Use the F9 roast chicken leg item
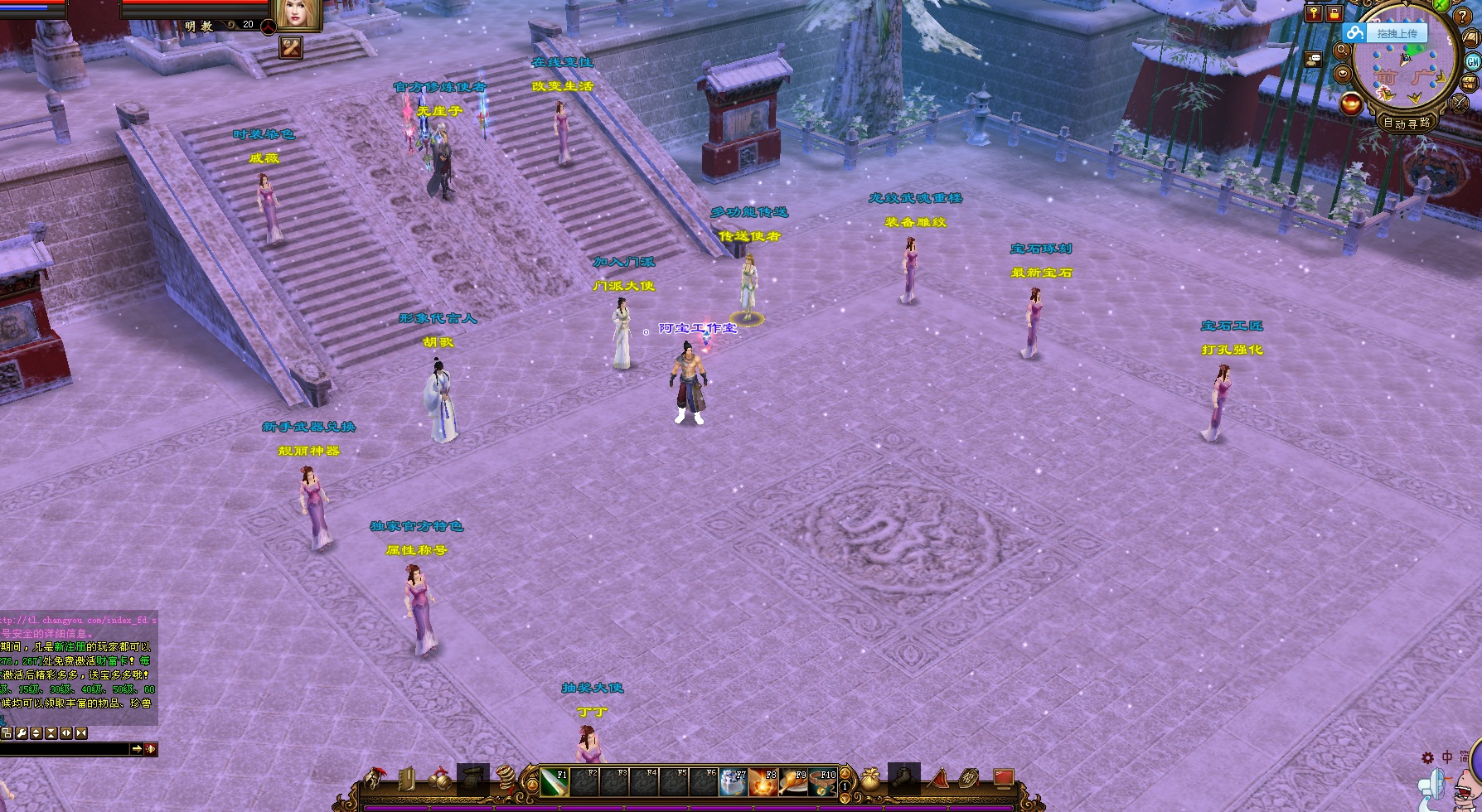The width and height of the screenshot is (1482, 812). point(792,782)
